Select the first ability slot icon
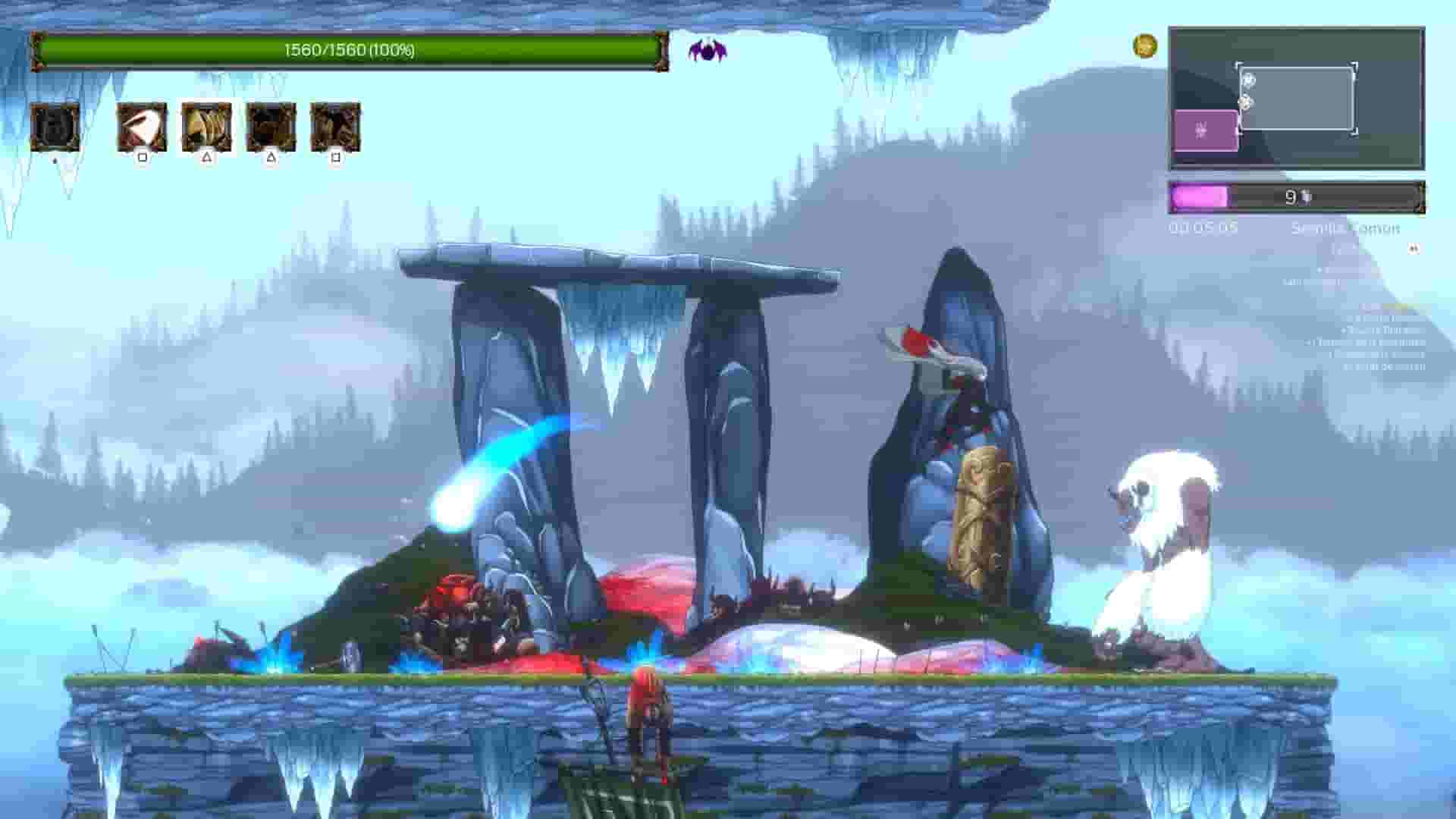This screenshot has height=819, width=1456. pyautogui.click(x=55, y=128)
